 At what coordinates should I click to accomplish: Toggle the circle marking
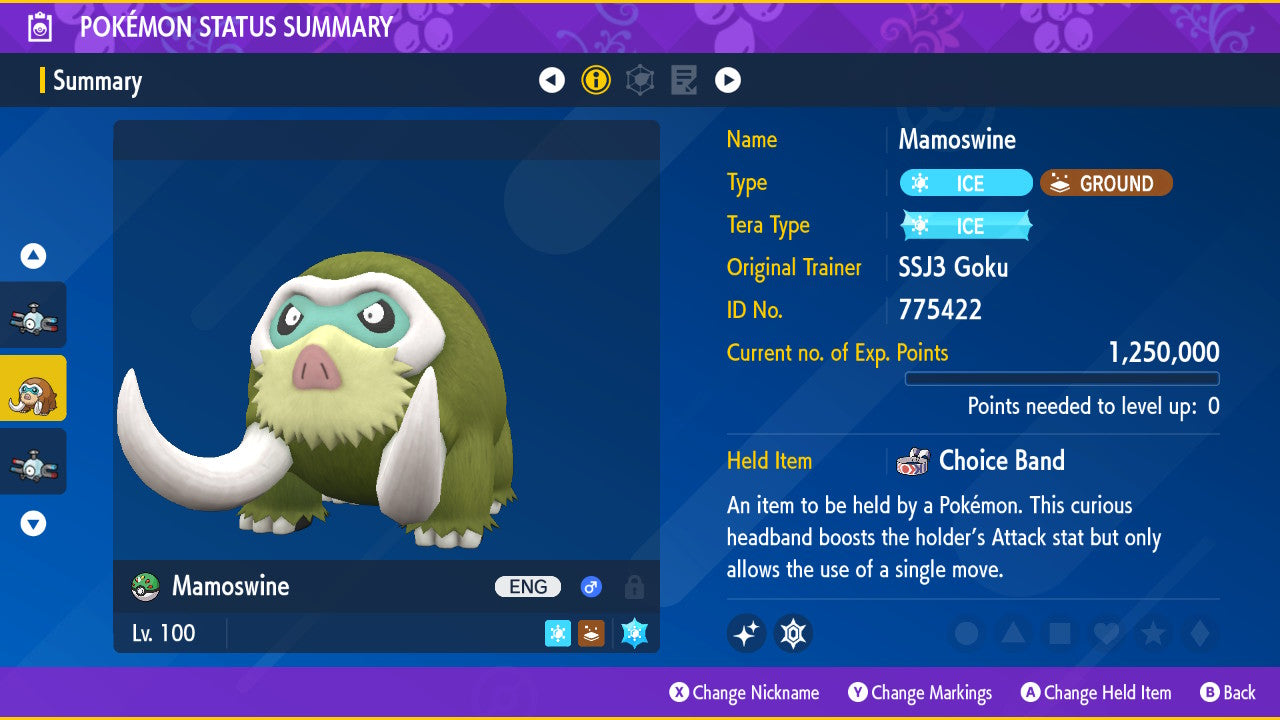click(966, 633)
